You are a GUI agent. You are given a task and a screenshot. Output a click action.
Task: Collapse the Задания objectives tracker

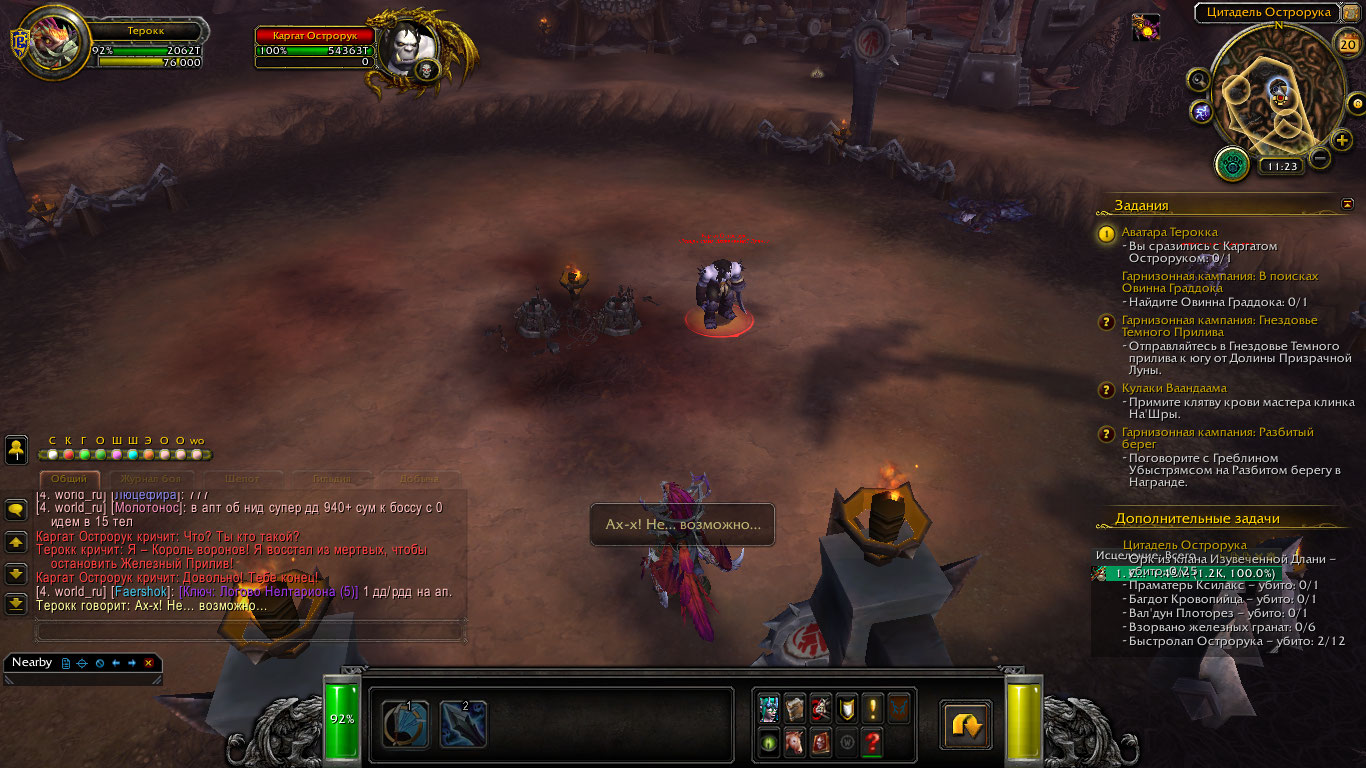(1348, 204)
